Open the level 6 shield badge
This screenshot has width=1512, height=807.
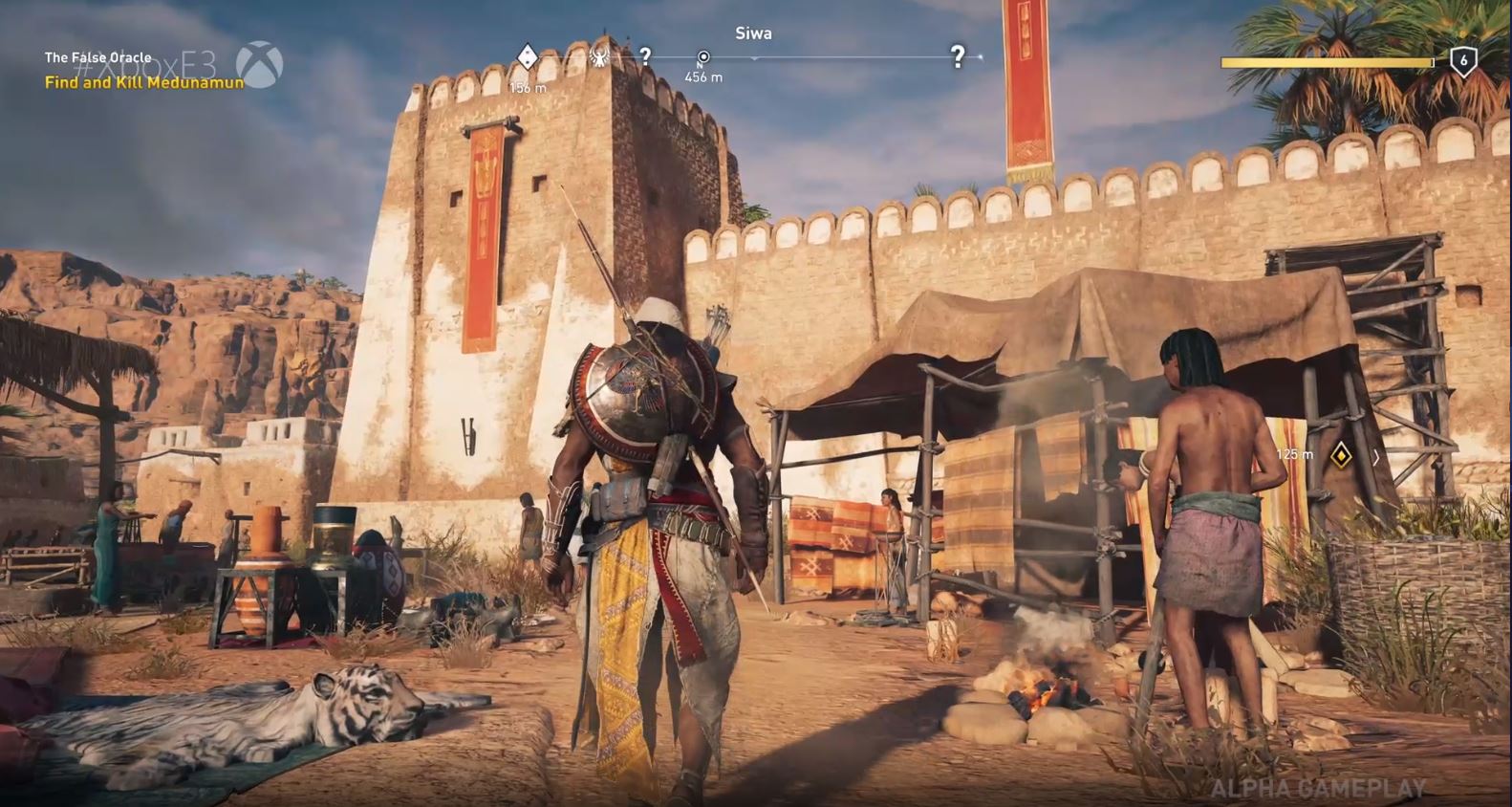tap(1462, 61)
